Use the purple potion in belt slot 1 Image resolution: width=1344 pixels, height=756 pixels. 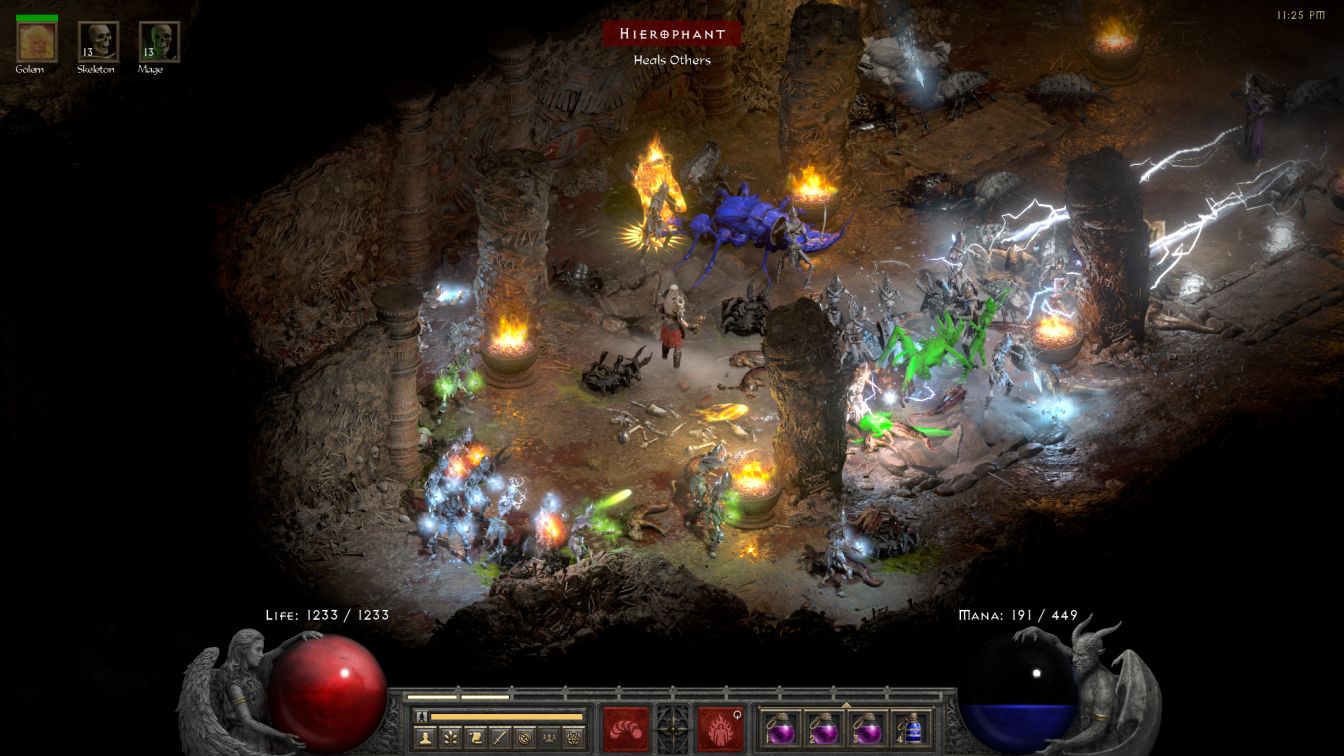(780, 729)
